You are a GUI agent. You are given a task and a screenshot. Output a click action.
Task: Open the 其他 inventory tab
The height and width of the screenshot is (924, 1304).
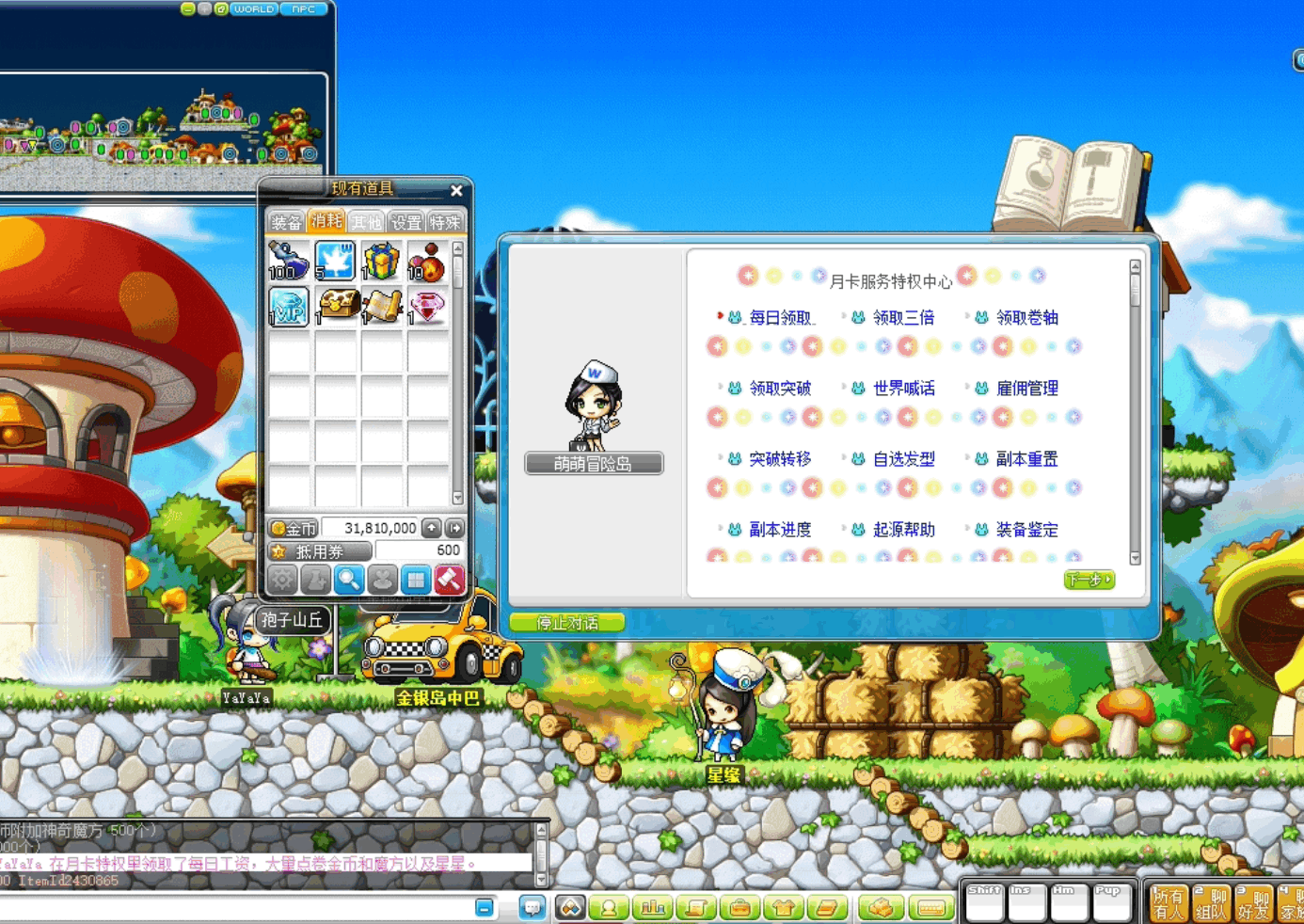pos(366,222)
